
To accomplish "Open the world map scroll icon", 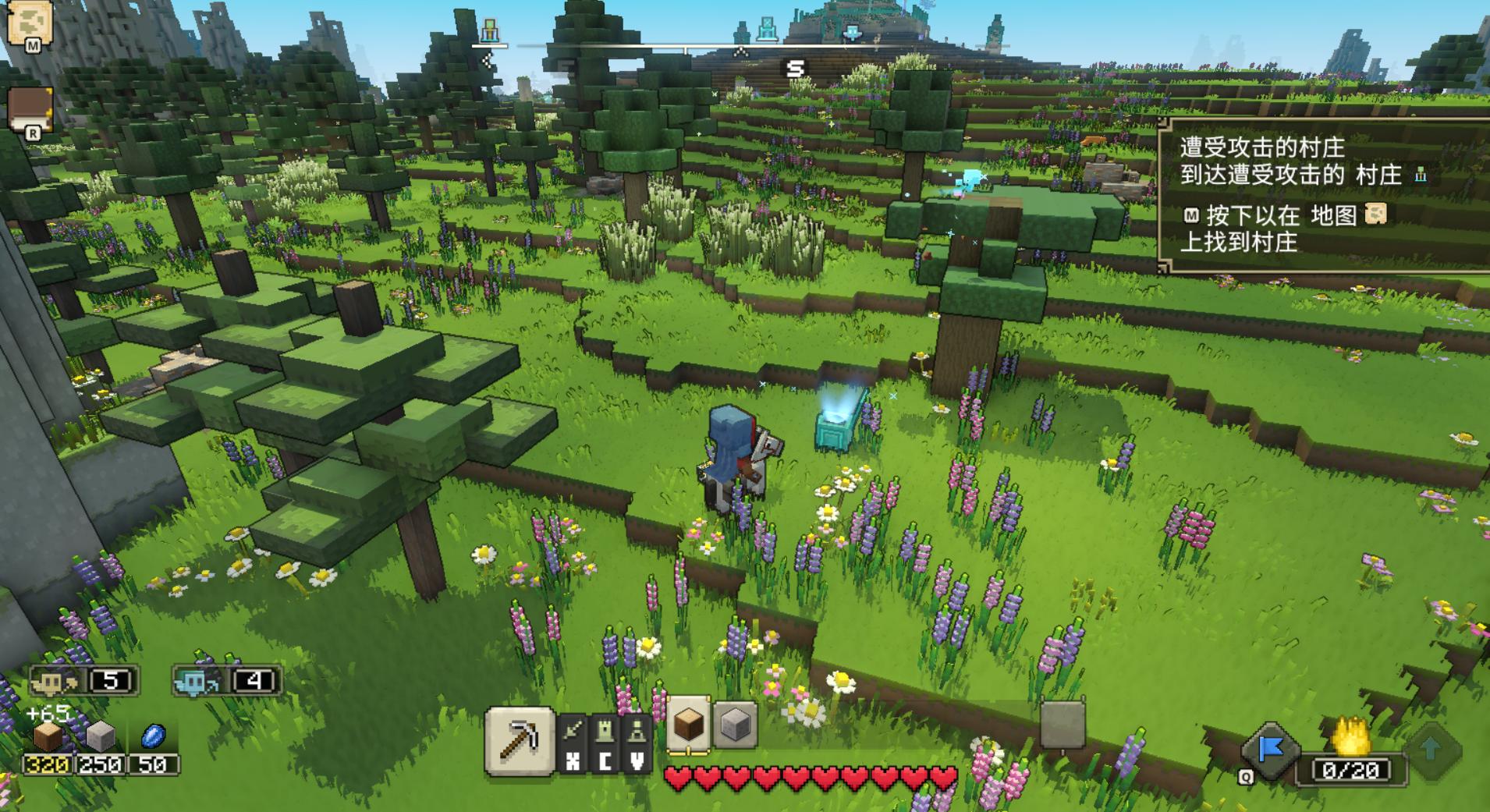I will coord(29,23).
